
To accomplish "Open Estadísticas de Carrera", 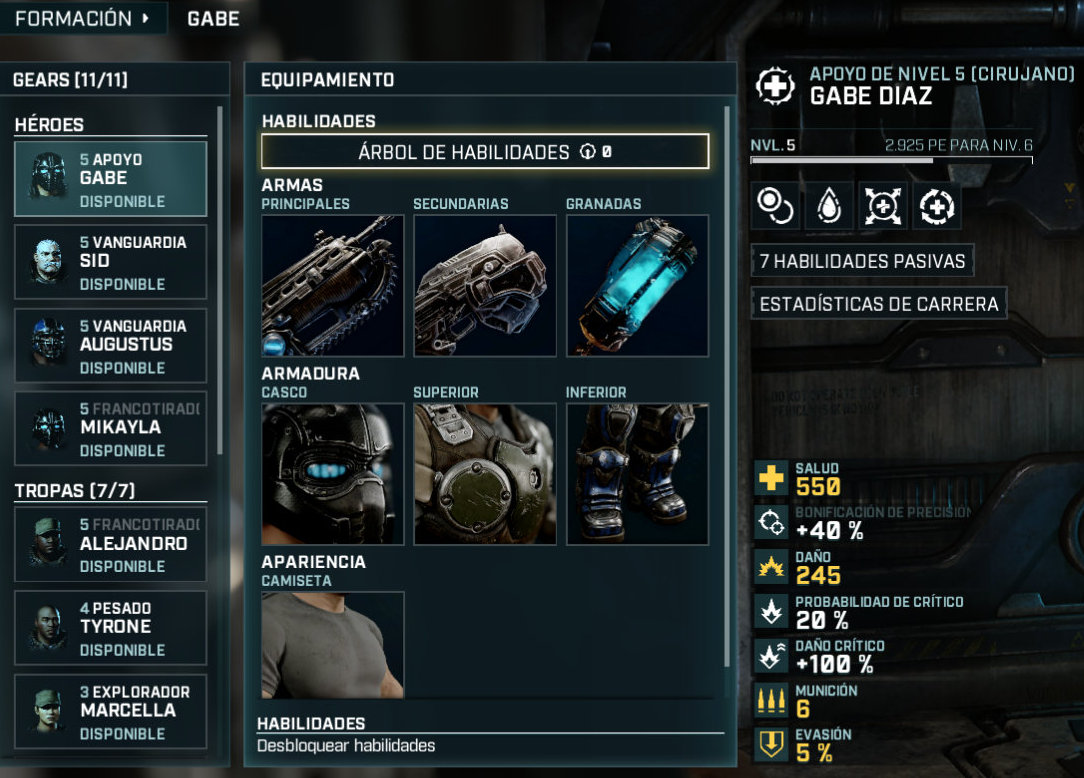I will pyautogui.click(x=879, y=303).
